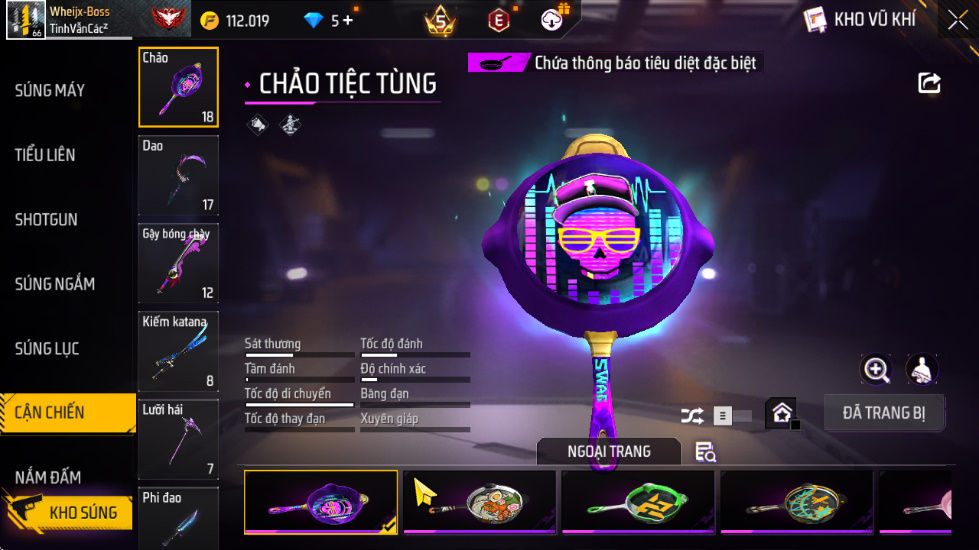979x550 pixels.
Task: Open the KHO SÚNG button
Action: tap(70, 513)
